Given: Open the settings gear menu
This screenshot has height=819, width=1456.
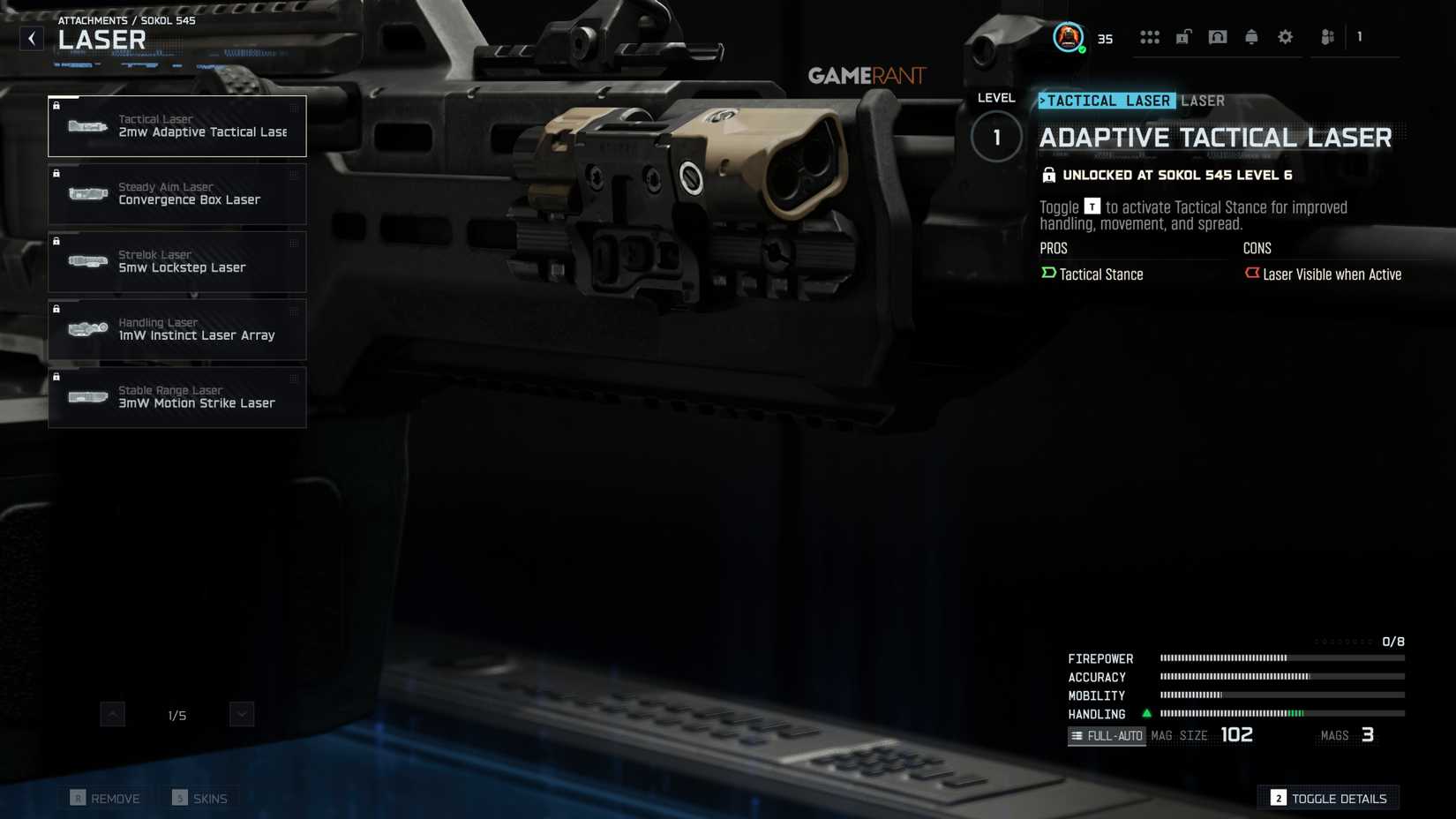Looking at the screenshot, I should (x=1285, y=37).
